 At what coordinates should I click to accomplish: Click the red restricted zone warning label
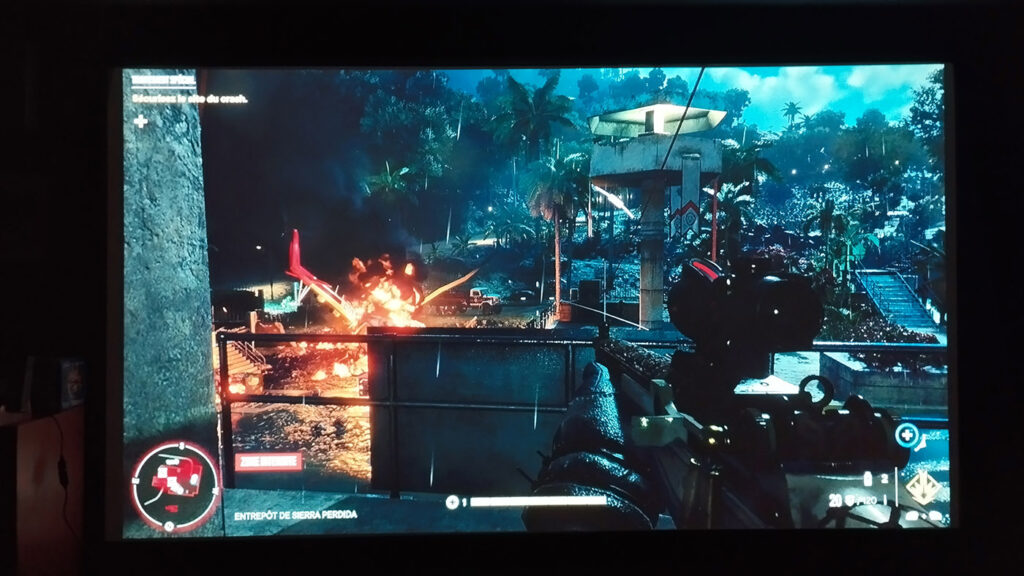[268, 461]
